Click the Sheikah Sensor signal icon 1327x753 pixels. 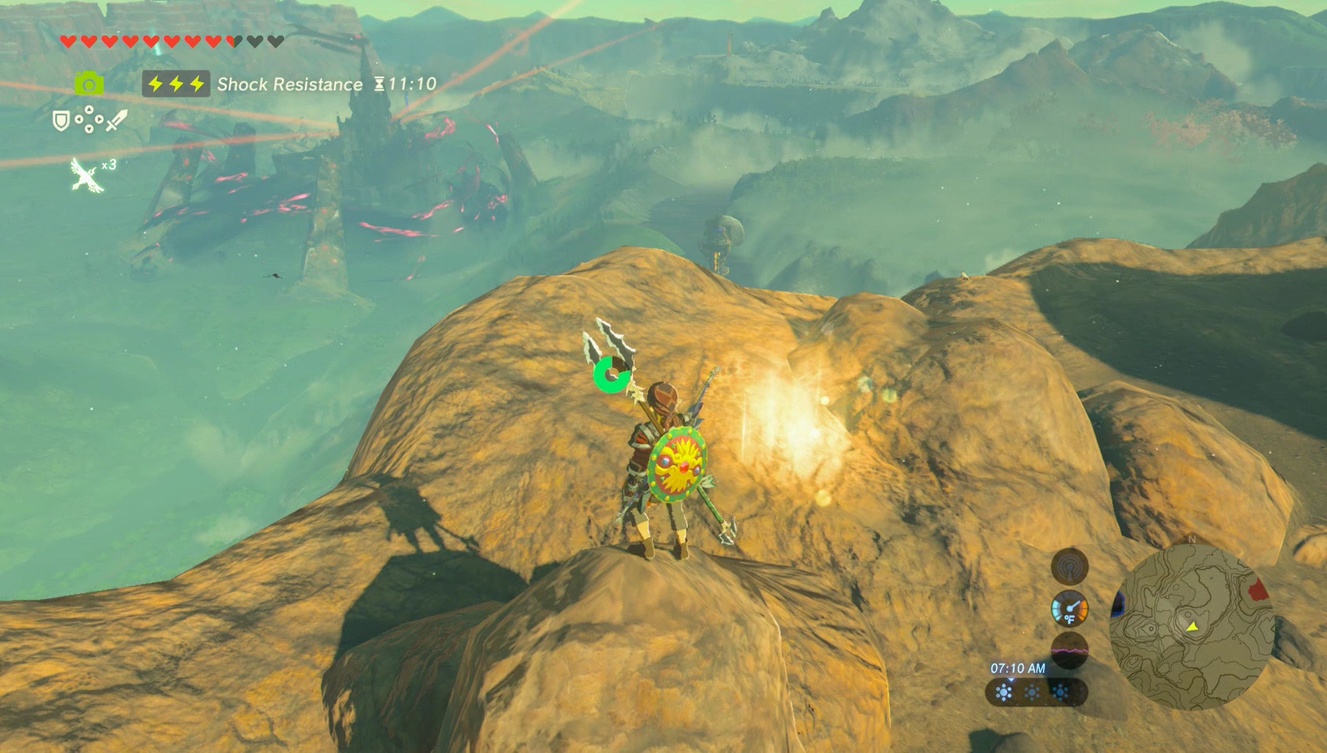(x=1069, y=566)
